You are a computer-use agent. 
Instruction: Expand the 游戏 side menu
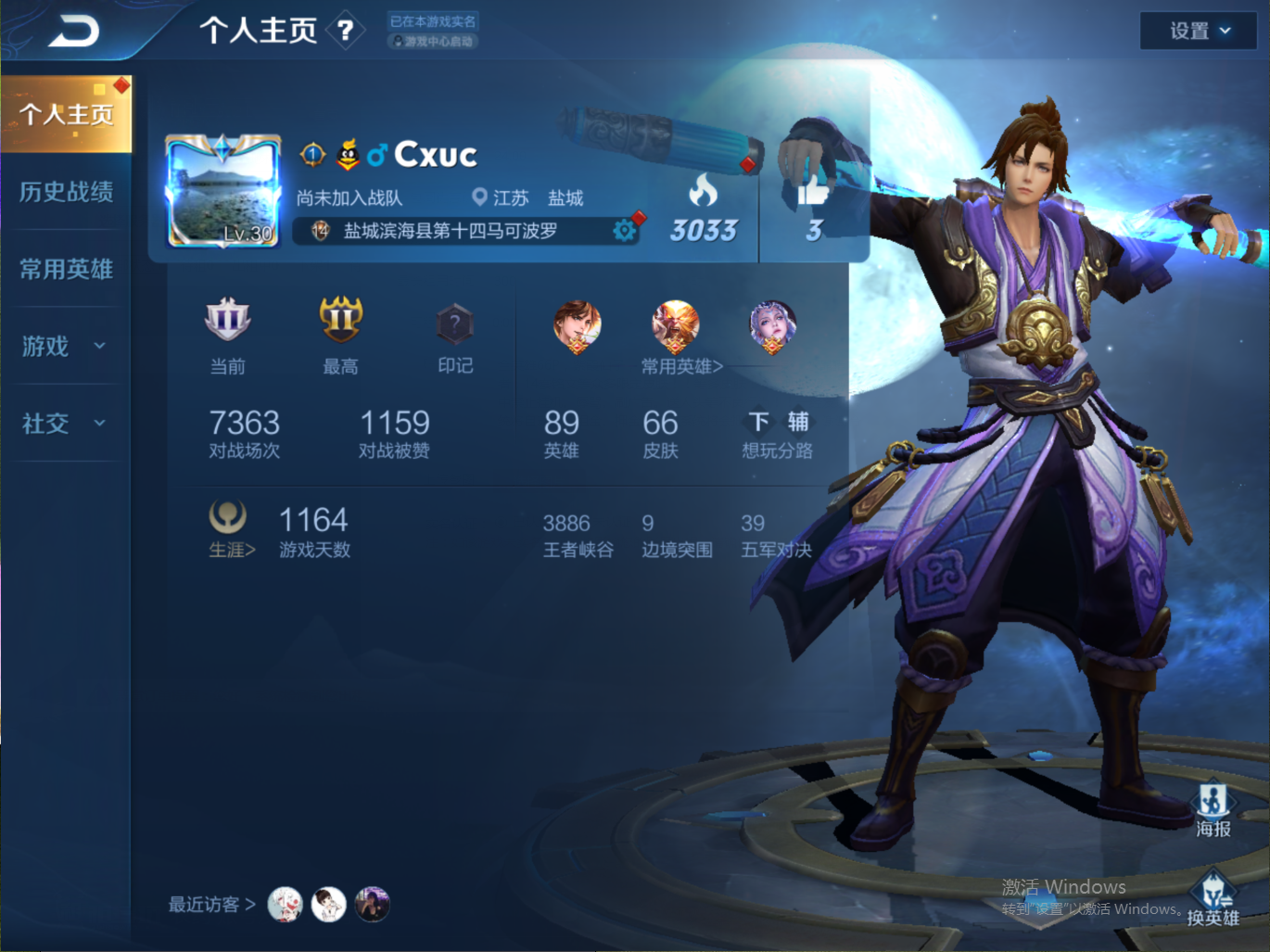click(x=64, y=346)
